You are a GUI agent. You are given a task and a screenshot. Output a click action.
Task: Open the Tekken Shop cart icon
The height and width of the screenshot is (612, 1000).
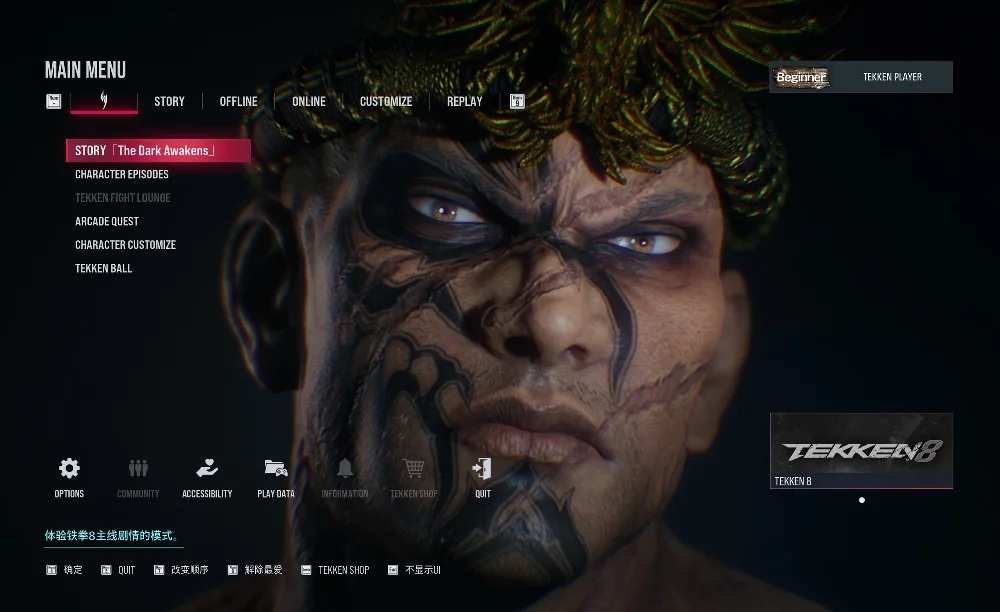tap(413, 476)
